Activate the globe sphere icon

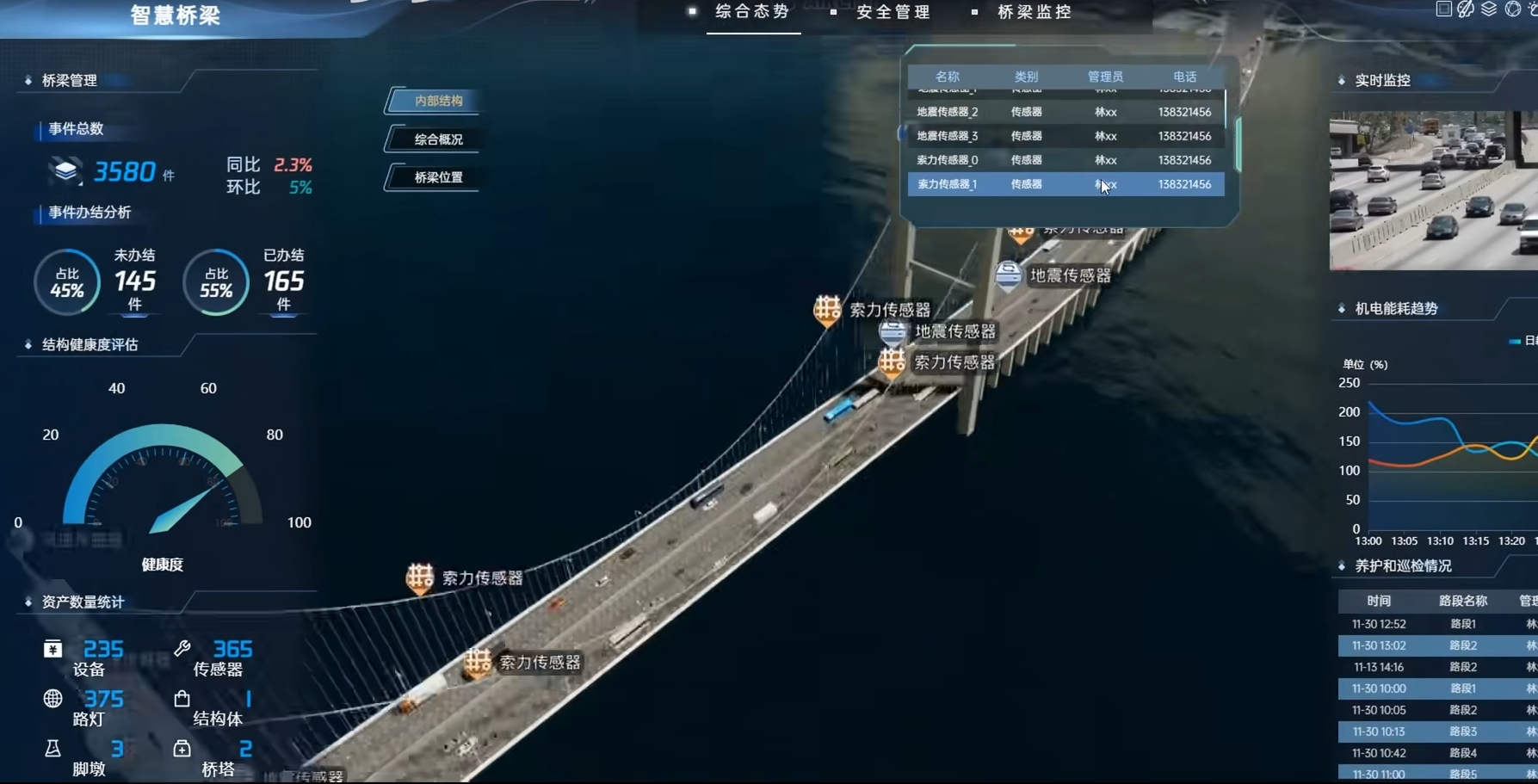coord(1512,9)
